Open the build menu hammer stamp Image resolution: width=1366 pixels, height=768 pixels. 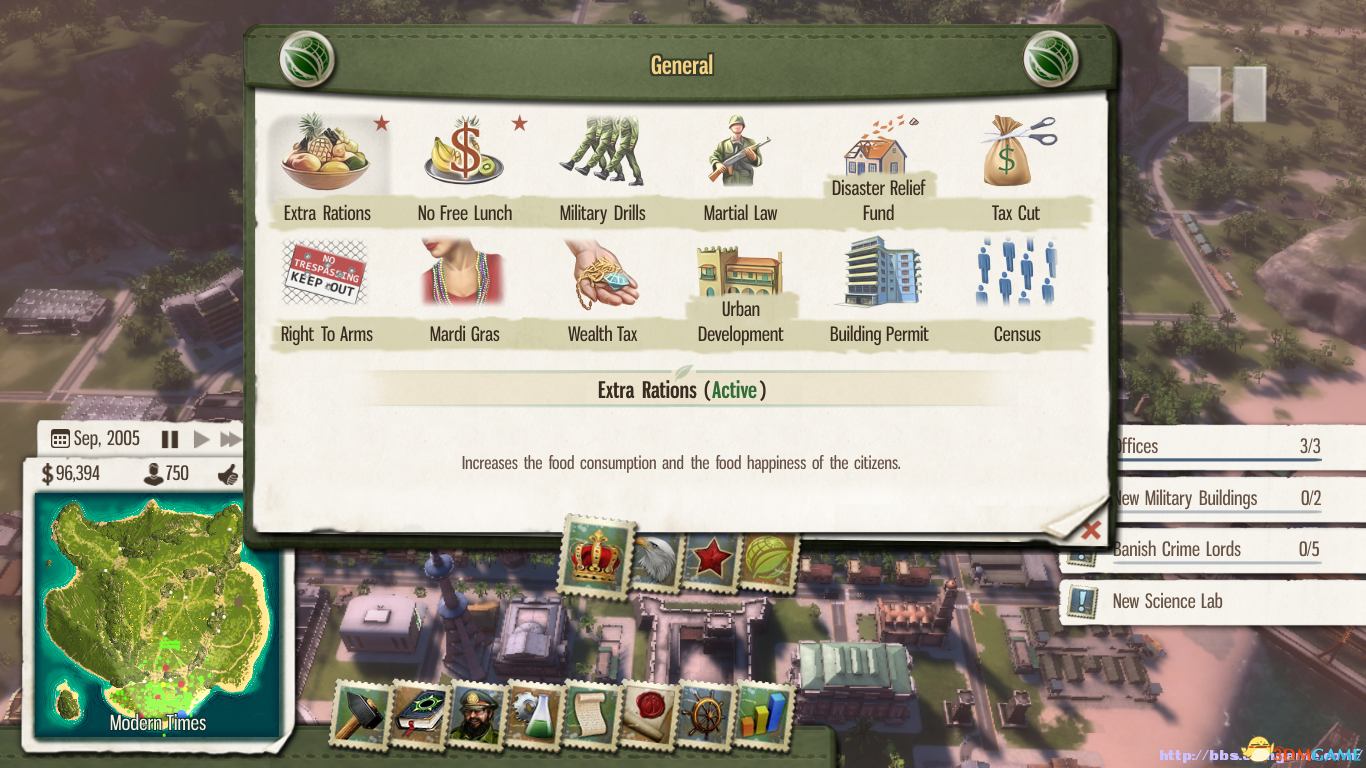(x=359, y=714)
